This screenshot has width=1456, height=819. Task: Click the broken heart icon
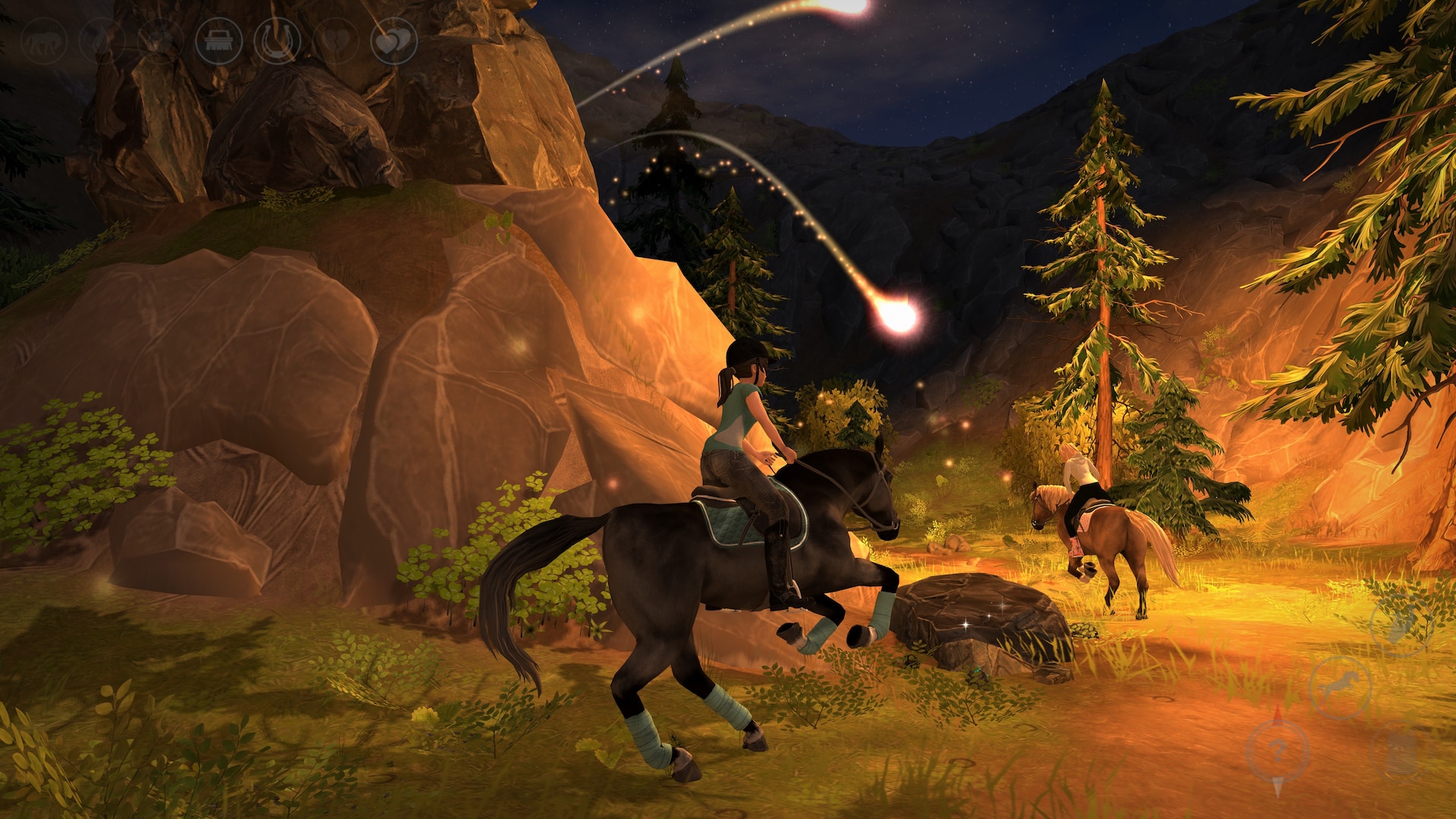click(336, 40)
